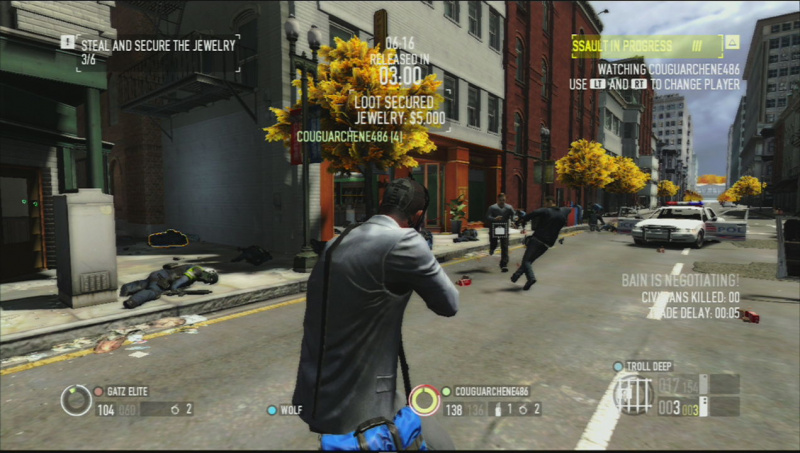Select the Troll Deep player name
The width and height of the screenshot is (800, 453).
[x=652, y=367]
